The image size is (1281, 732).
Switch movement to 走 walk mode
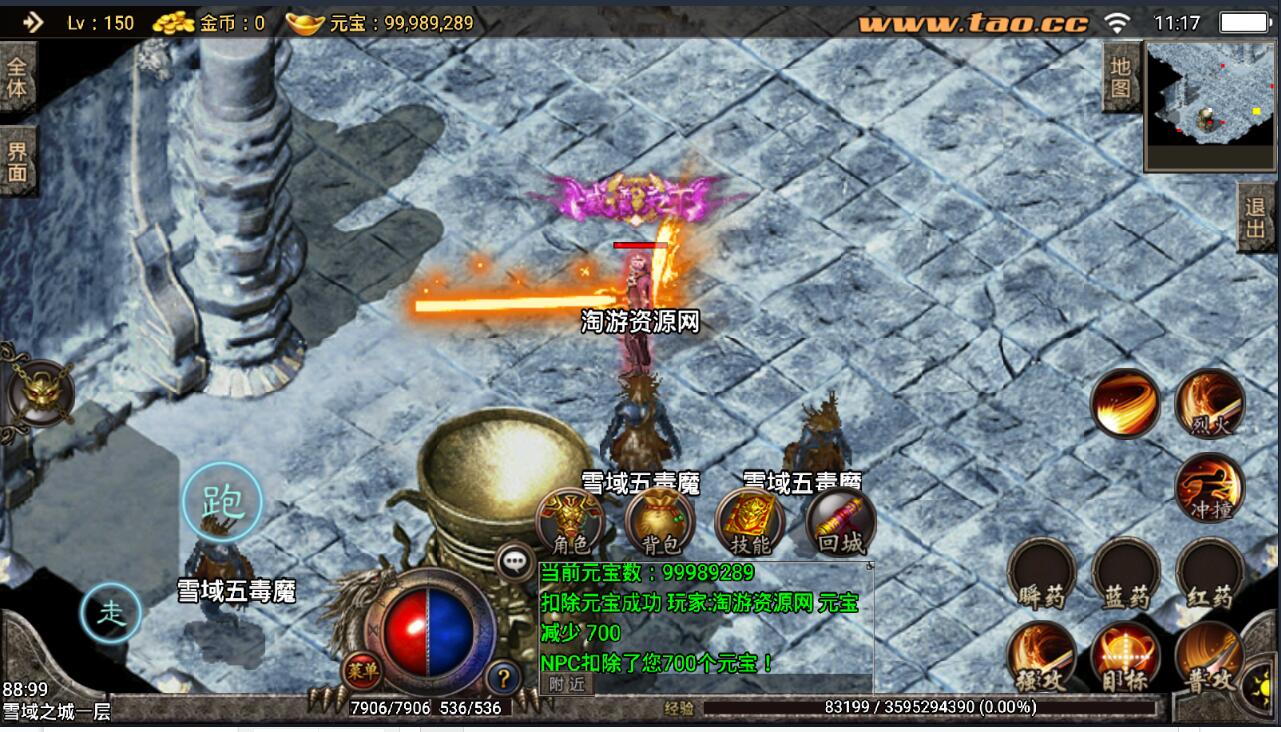111,613
